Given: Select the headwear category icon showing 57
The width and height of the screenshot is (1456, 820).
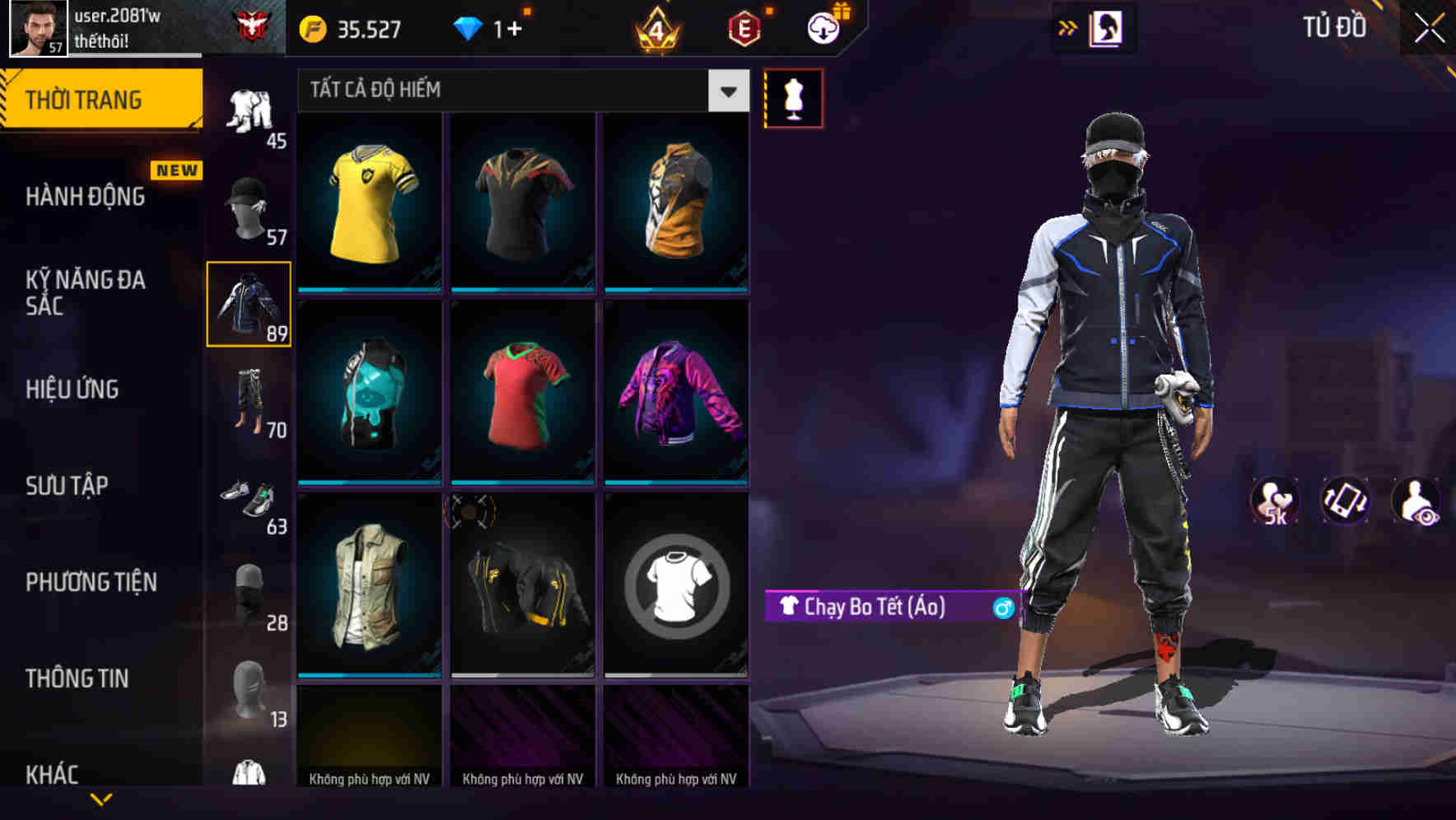Looking at the screenshot, I should click(247, 206).
